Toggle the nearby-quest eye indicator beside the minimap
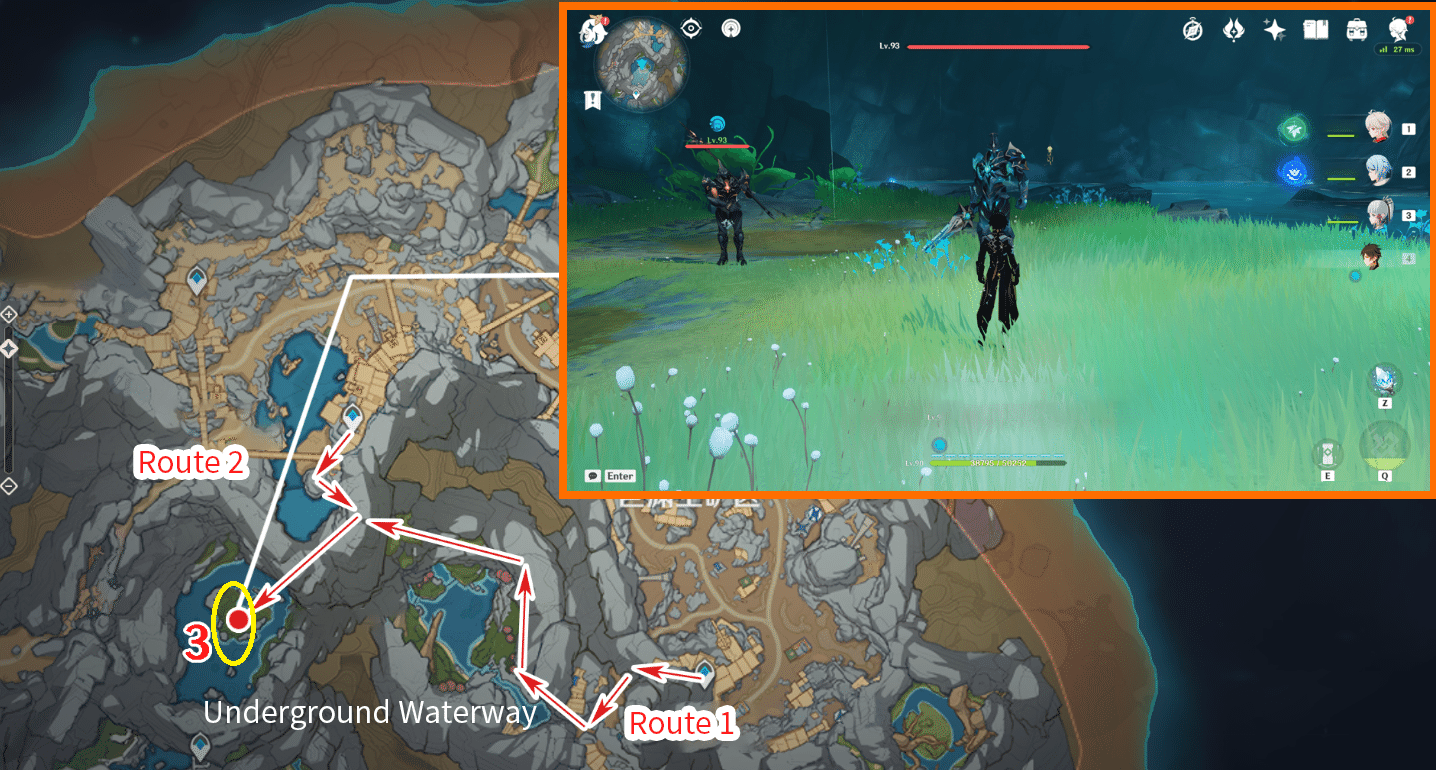 [691, 28]
